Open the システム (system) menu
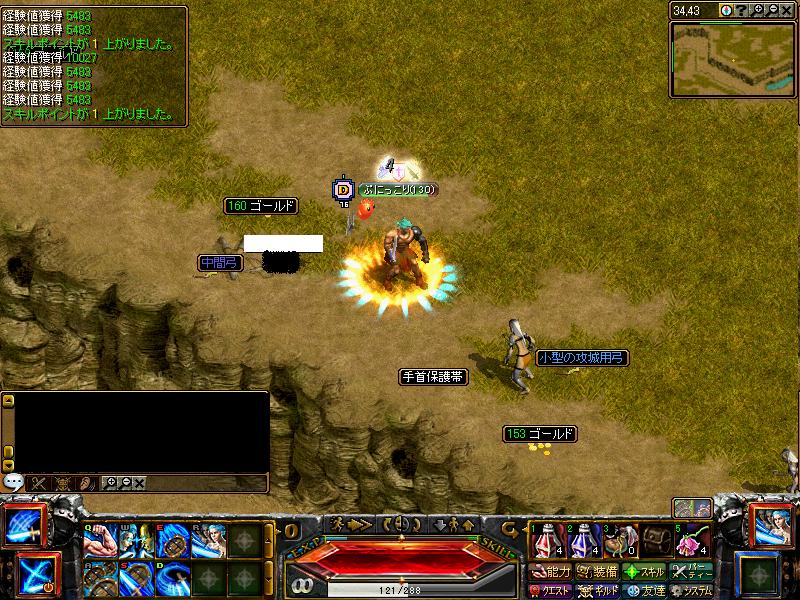Viewport: 800px width, 600px height. (x=692, y=591)
